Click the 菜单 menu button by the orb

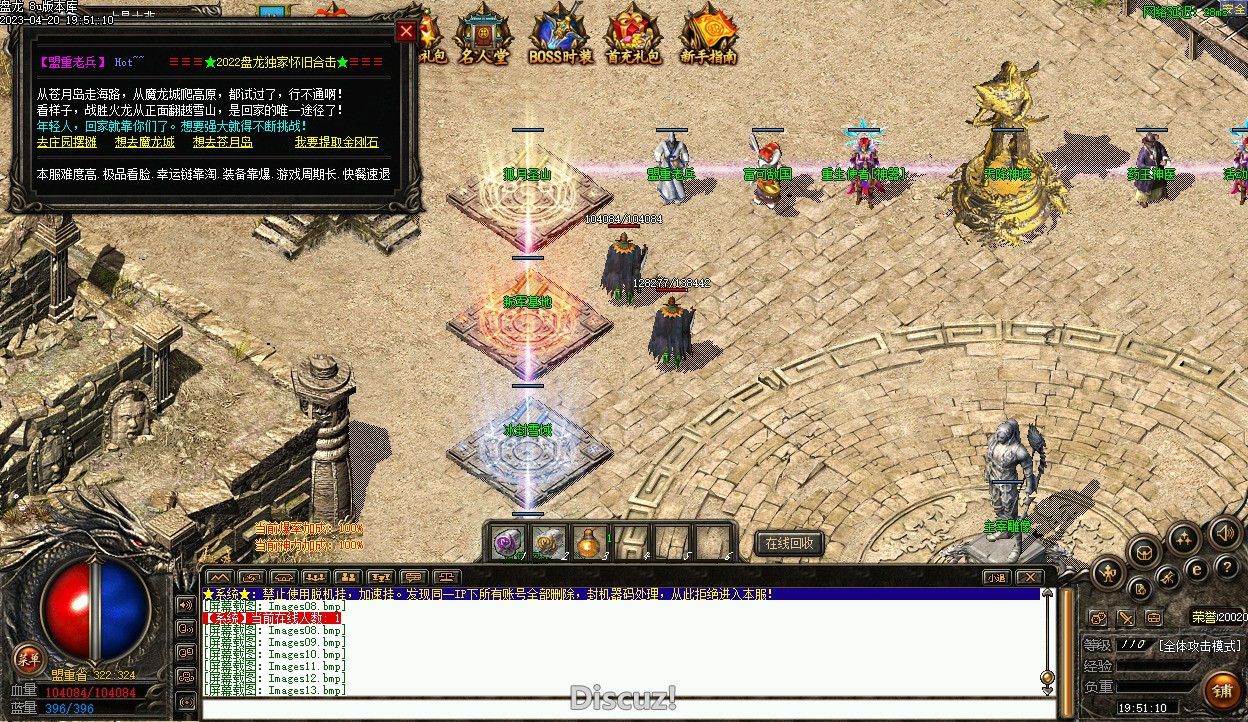coord(29,658)
